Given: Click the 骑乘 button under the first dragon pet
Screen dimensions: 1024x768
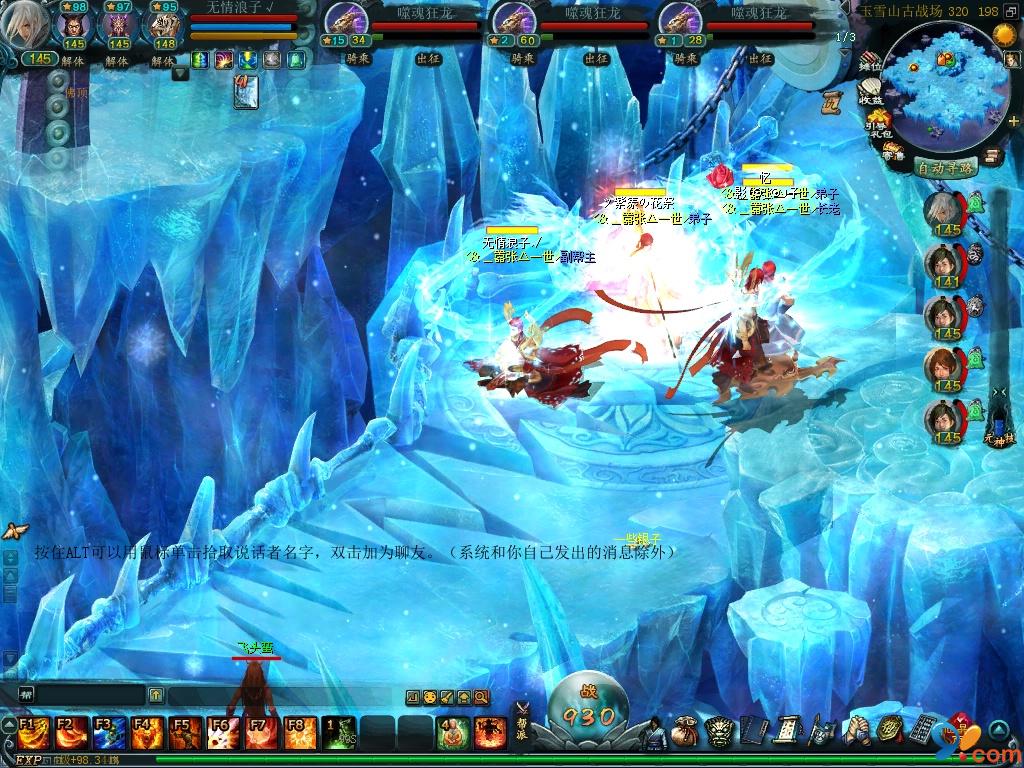Looking at the screenshot, I should (x=357, y=58).
